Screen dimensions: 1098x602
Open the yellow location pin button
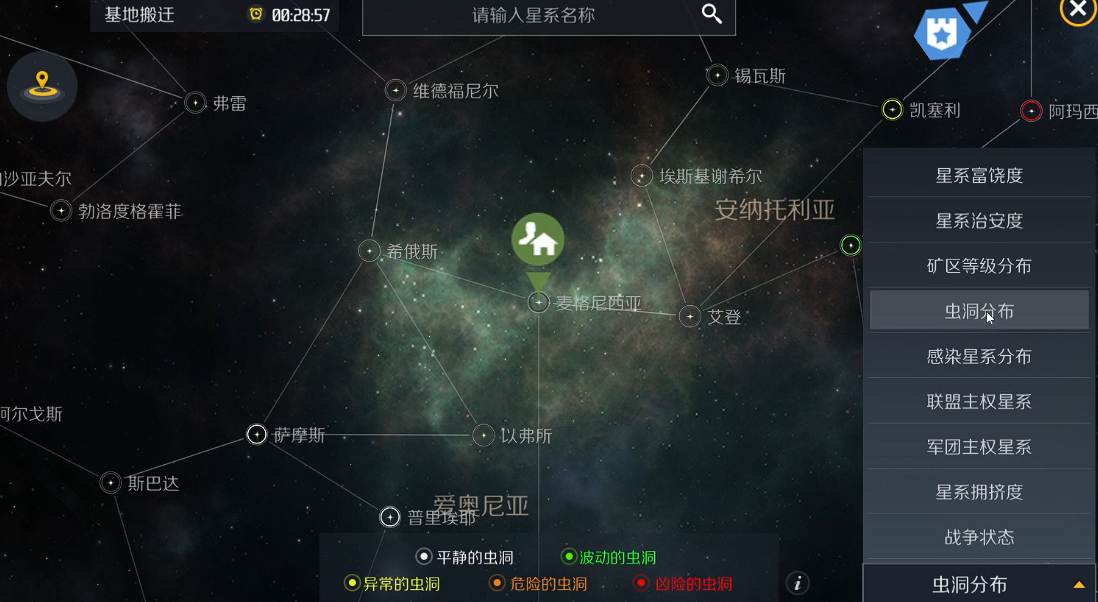click(x=42, y=86)
